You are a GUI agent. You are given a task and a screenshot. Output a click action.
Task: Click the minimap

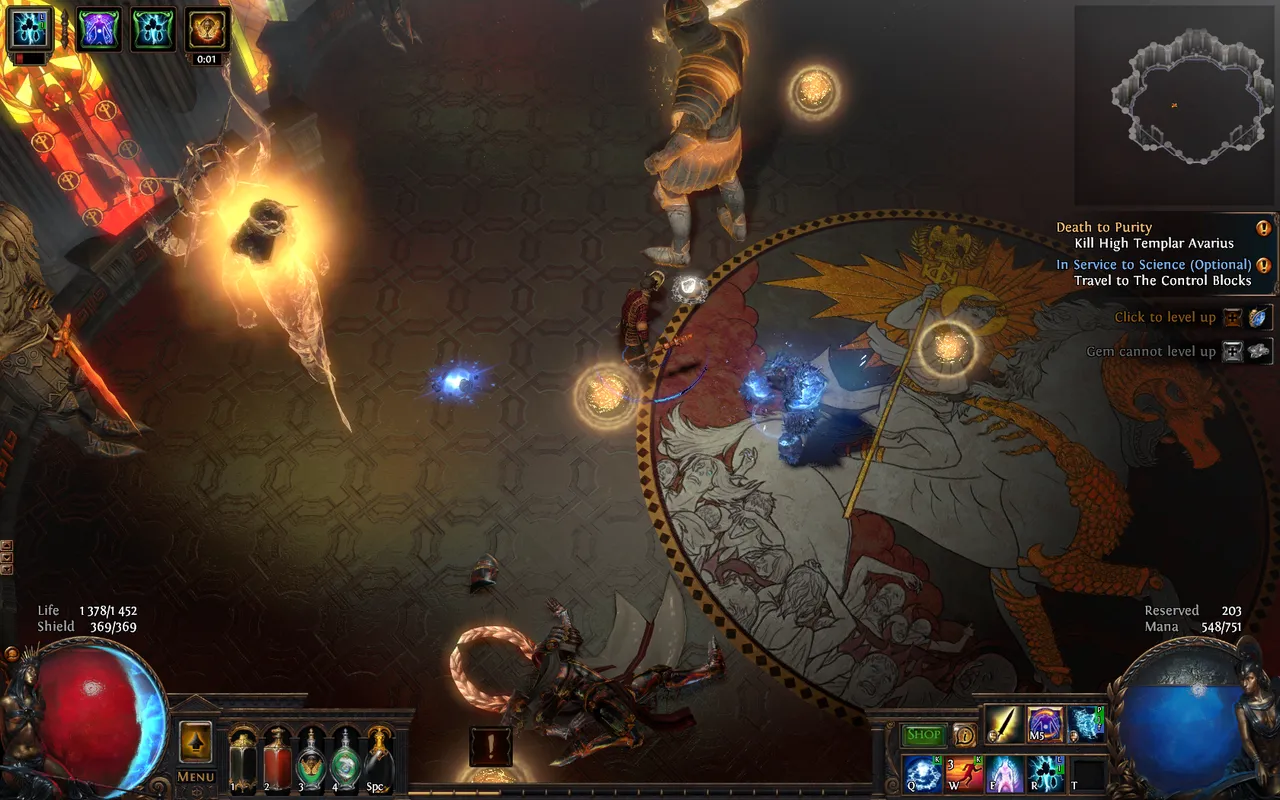(x=1173, y=105)
